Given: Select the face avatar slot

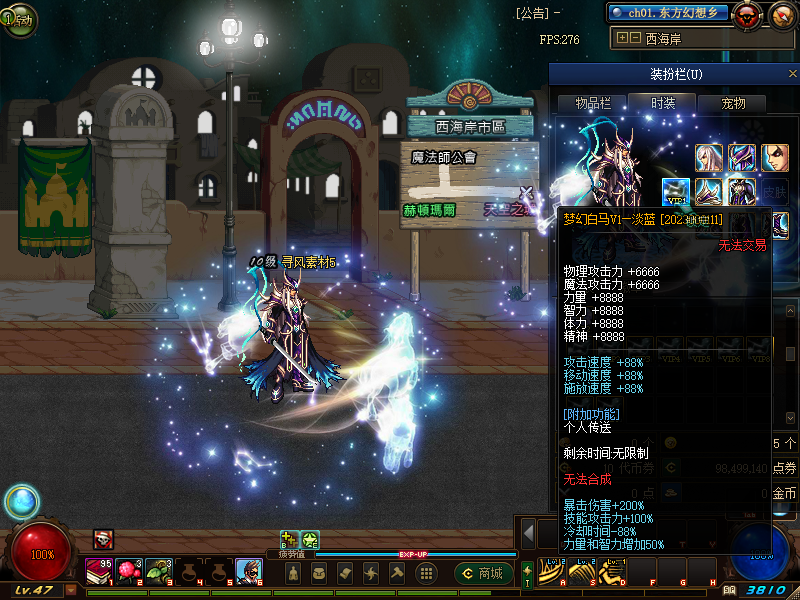Looking at the screenshot, I should (774, 158).
